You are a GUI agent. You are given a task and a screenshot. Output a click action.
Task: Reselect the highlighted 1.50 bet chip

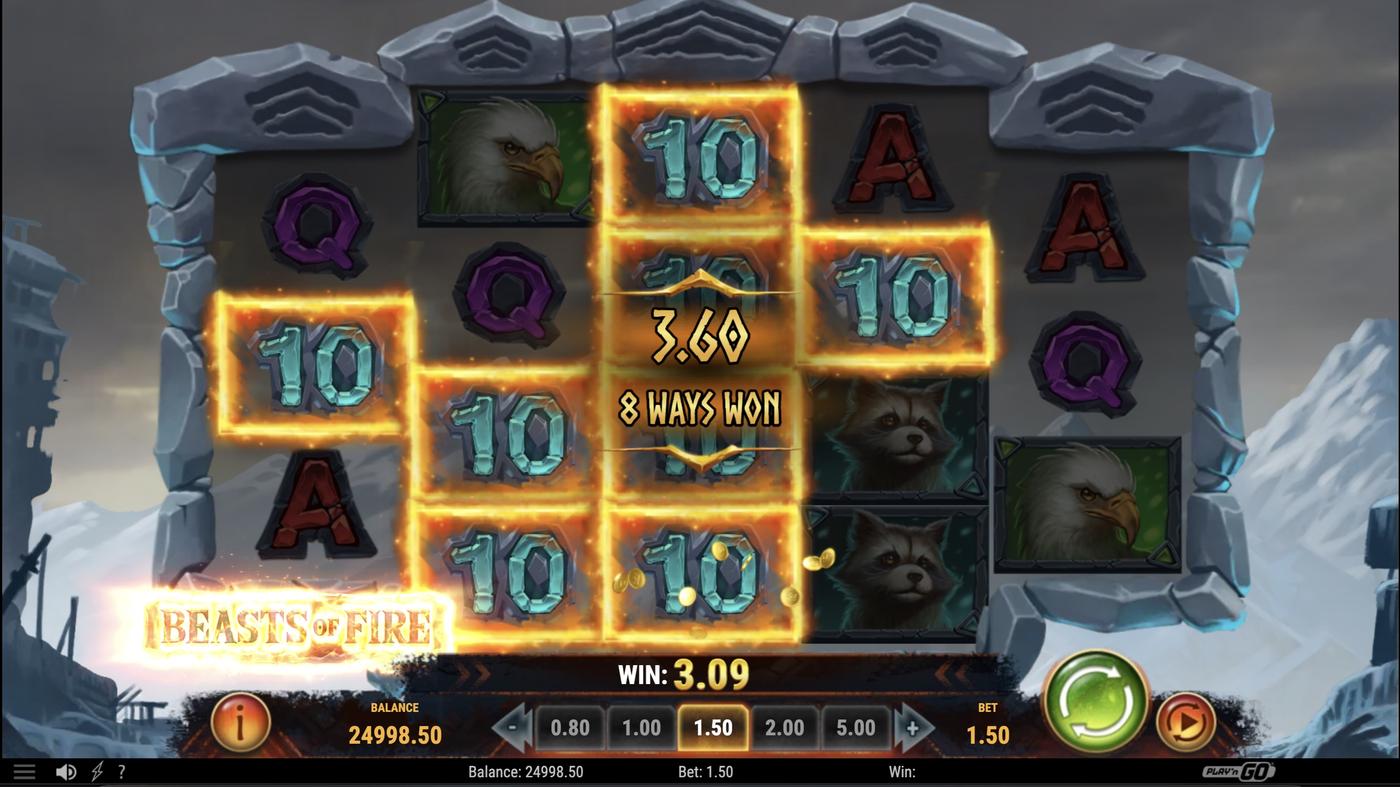coord(712,727)
